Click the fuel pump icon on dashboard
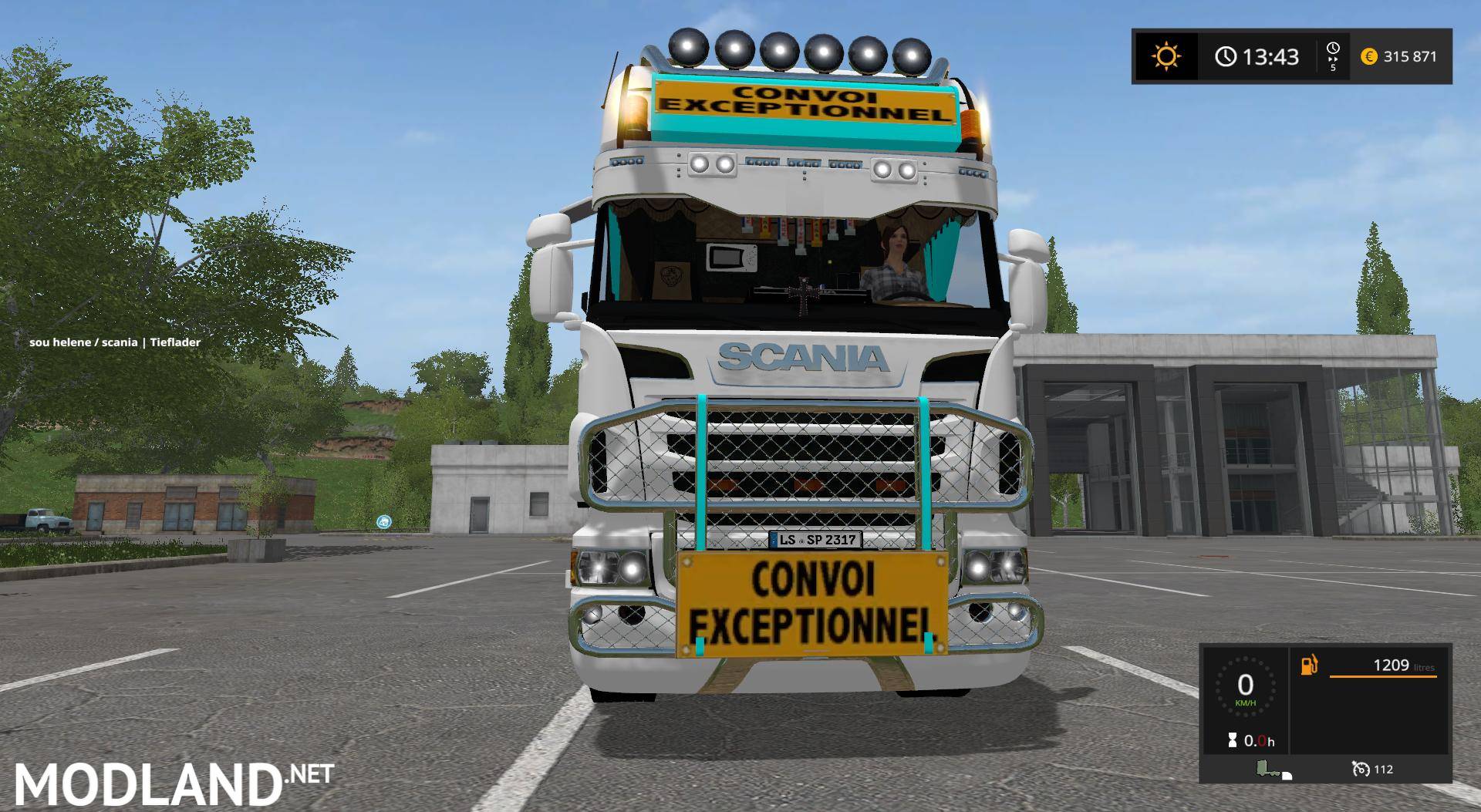The image size is (1481, 812). click(1309, 666)
